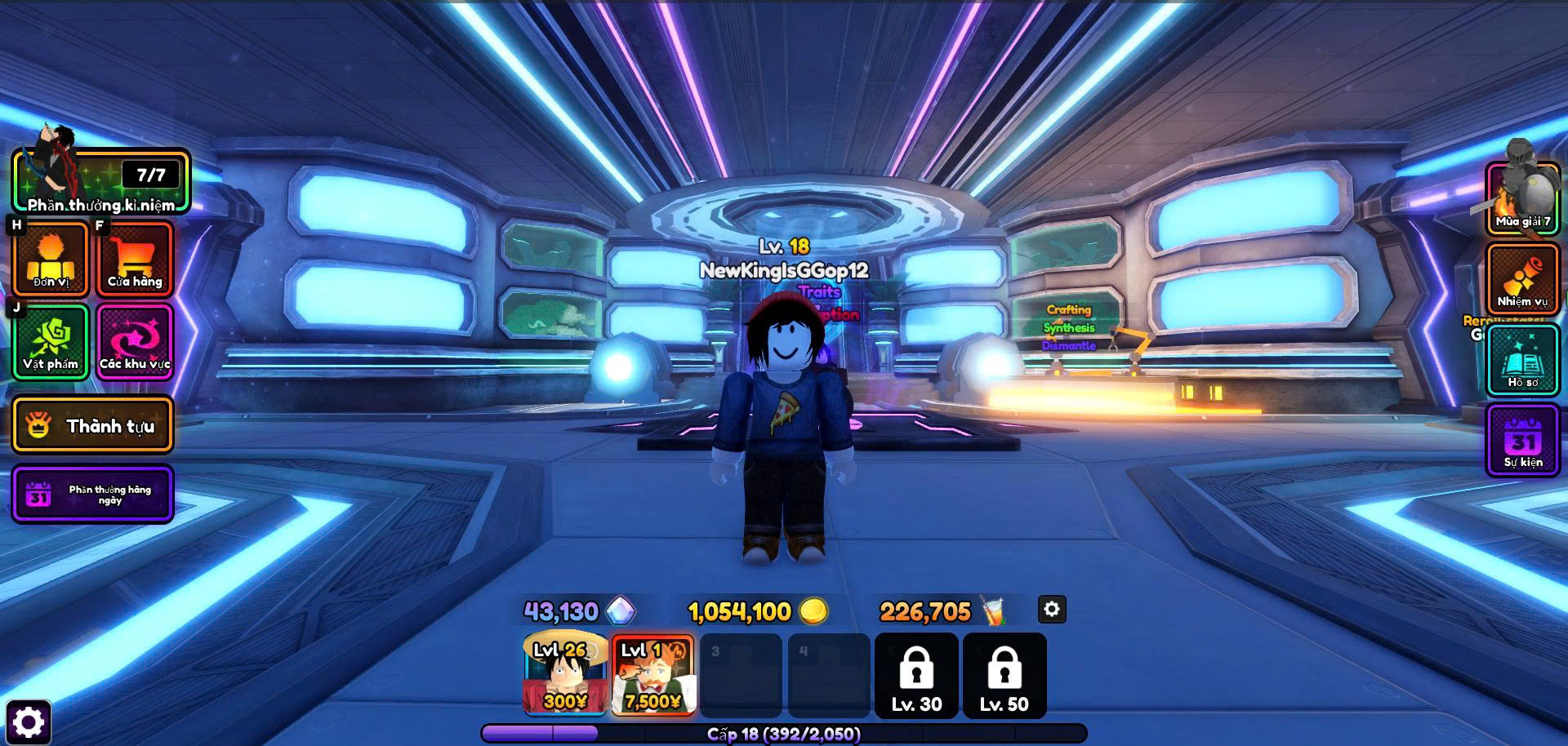
Task: Open the Cửa hàng shop
Action: tap(135, 259)
